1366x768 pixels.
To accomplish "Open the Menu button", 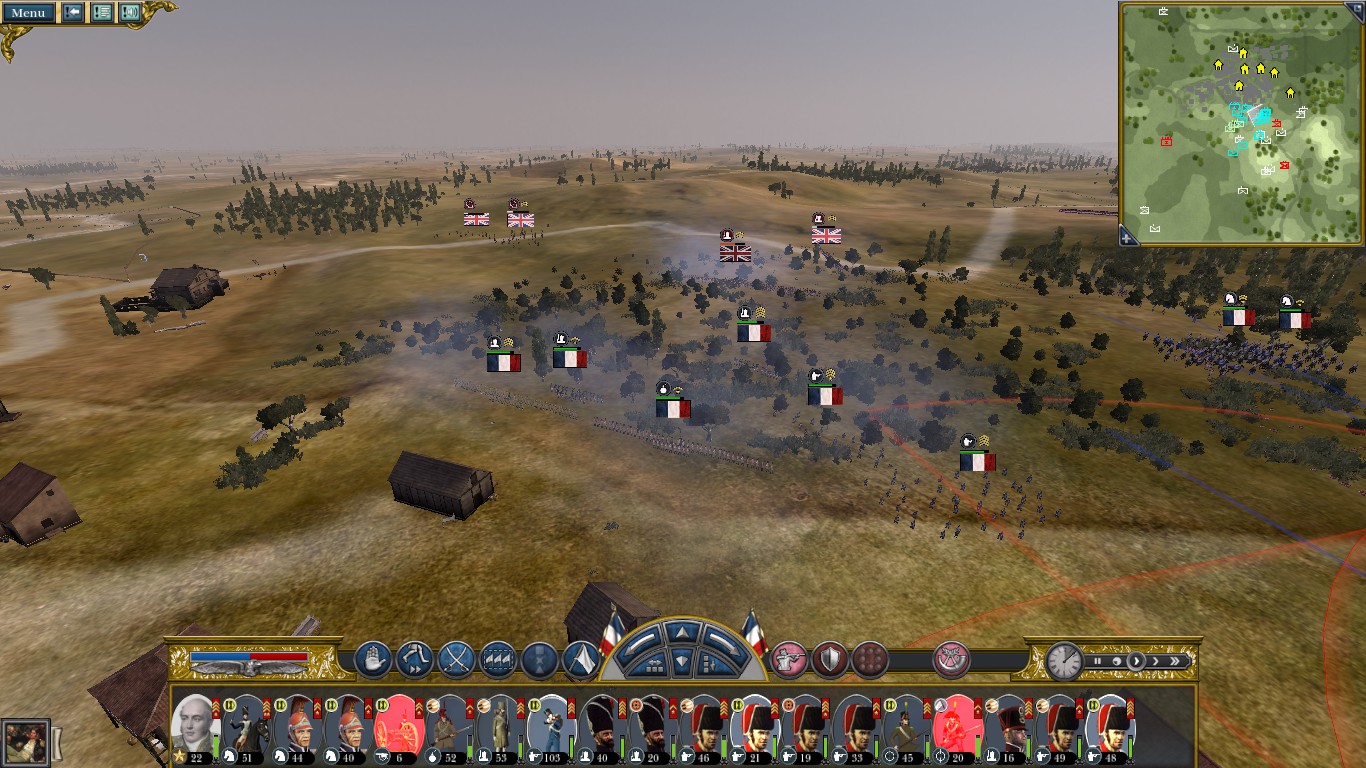I will [x=28, y=13].
